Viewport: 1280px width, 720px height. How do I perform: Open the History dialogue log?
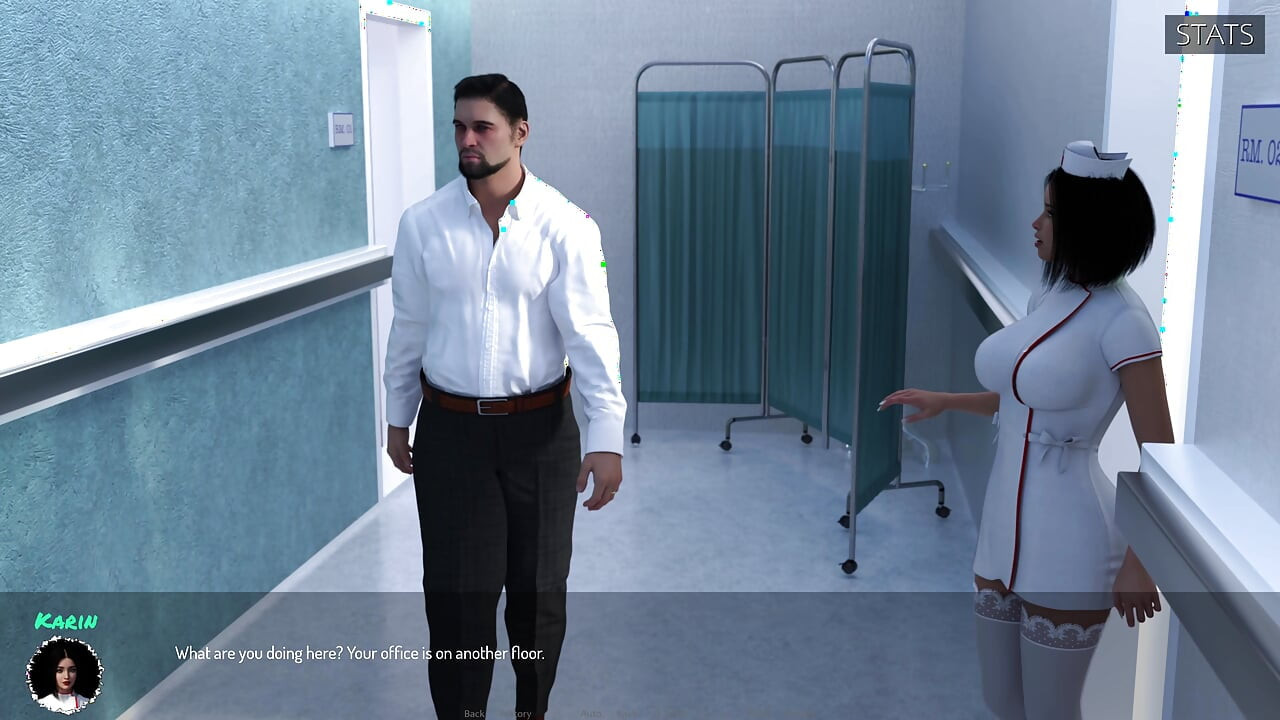pyautogui.click(x=512, y=714)
